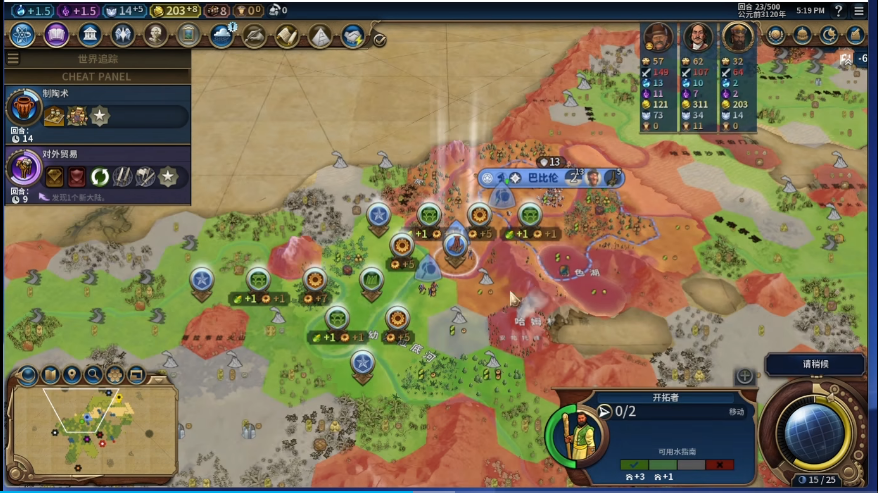Open the government screen button
The width and height of the screenshot is (878, 493).
(89, 35)
